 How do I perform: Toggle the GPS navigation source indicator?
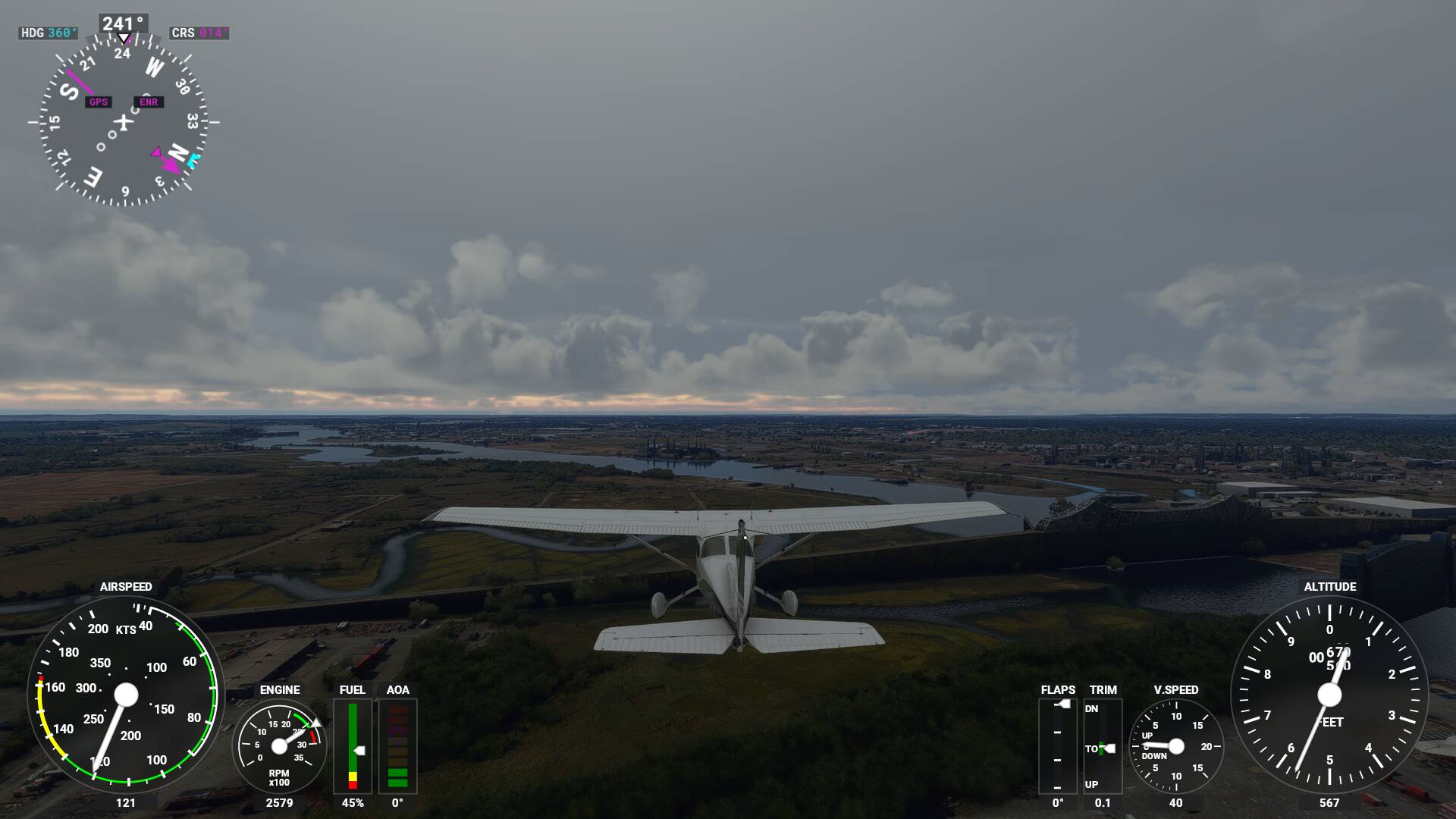[x=98, y=102]
